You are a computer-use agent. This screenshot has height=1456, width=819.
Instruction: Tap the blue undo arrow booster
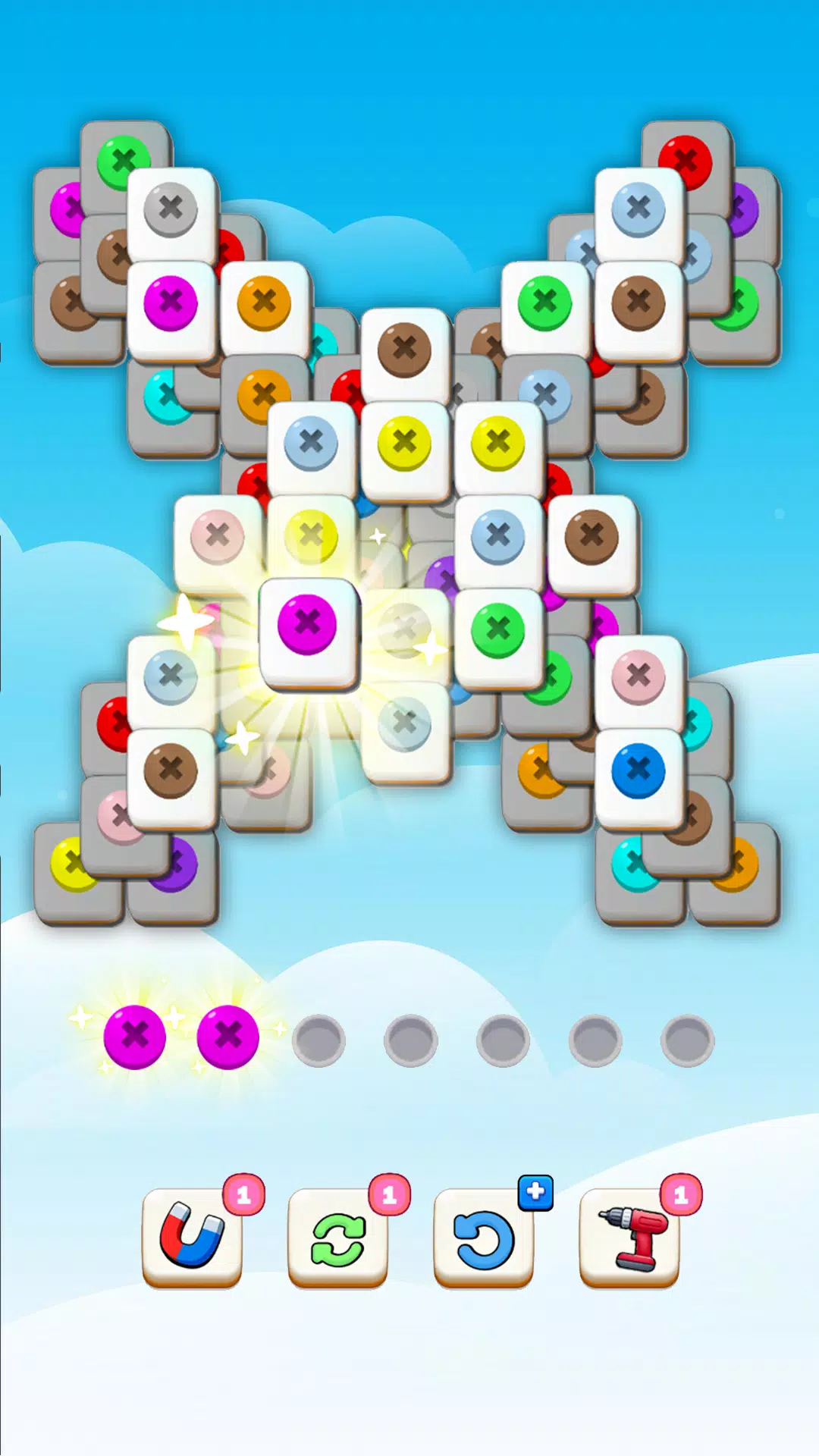click(x=483, y=1238)
